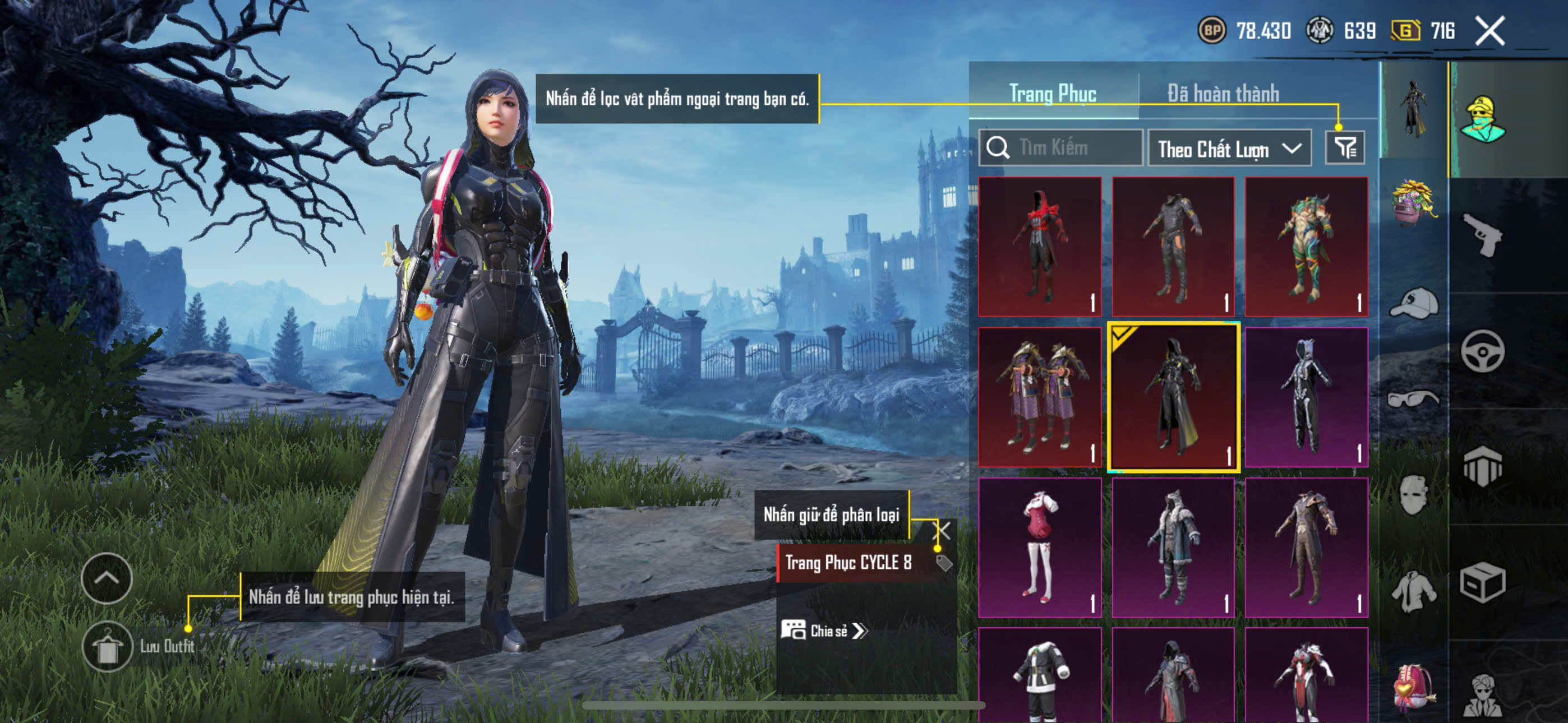Open the Theo Chất Lượng sort dropdown
This screenshot has height=723, width=1568.
point(1228,149)
